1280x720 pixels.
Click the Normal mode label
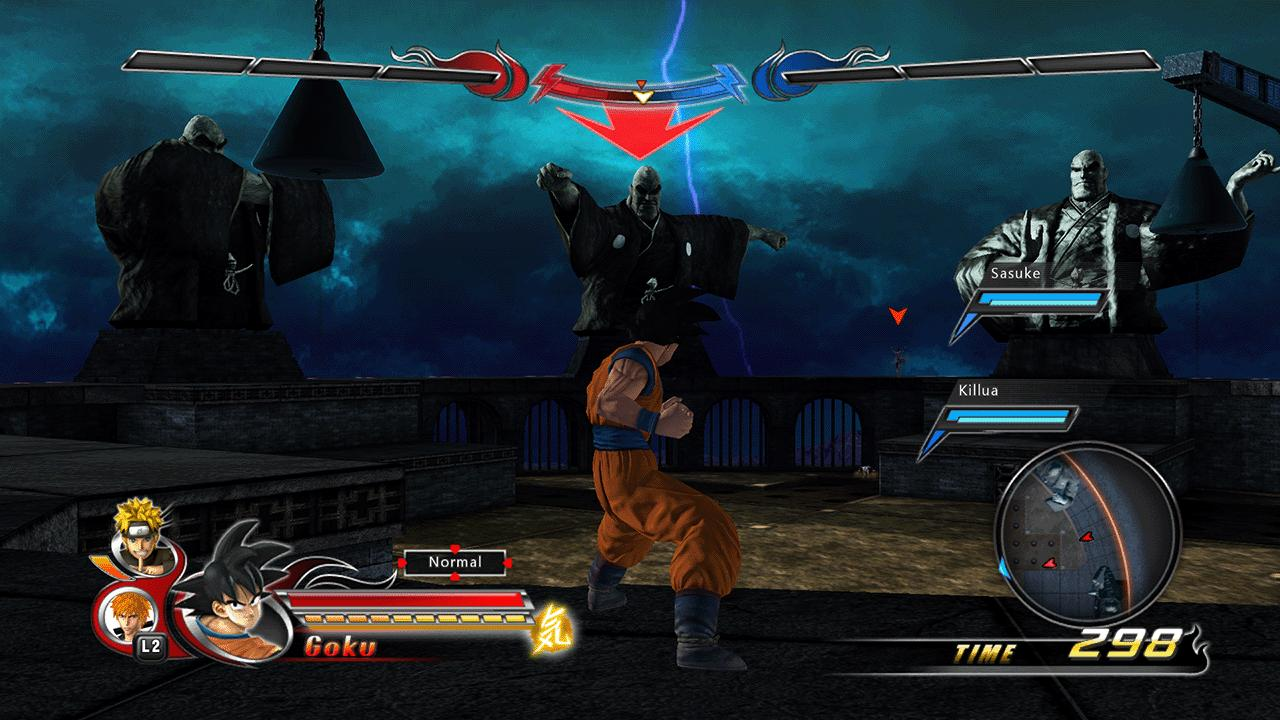454,562
